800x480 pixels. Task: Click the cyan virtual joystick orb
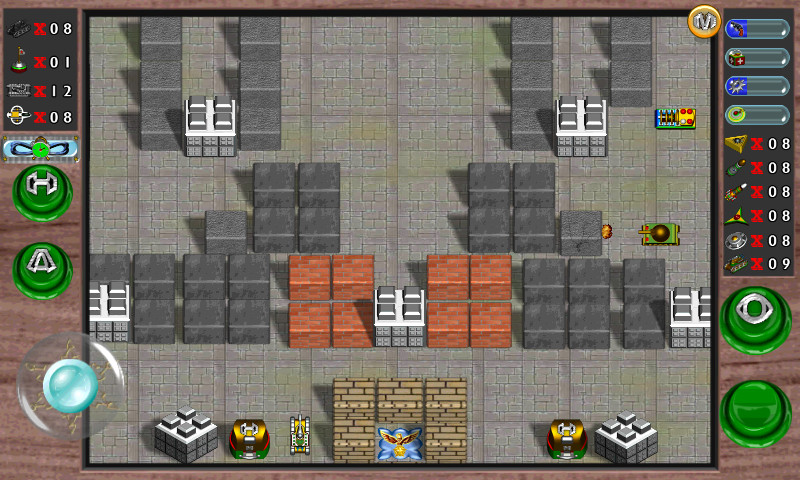point(69,385)
